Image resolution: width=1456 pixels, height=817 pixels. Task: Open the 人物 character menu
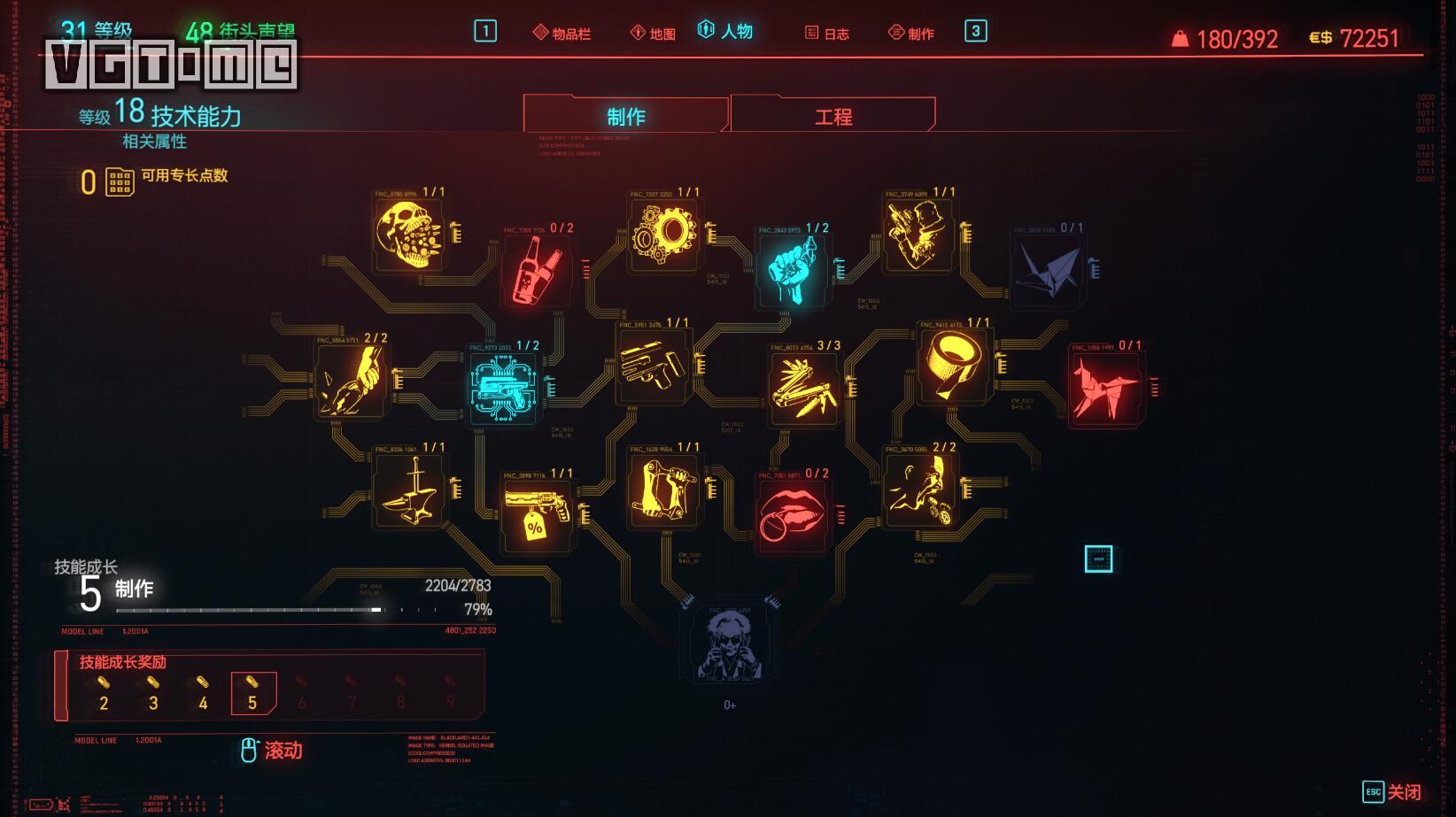click(x=726, y=32)
